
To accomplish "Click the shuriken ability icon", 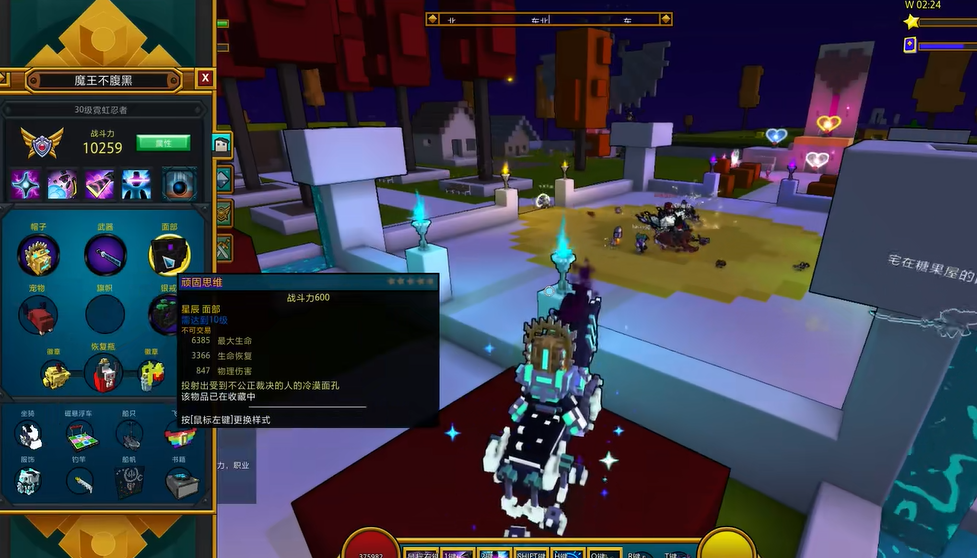I will click(x=27, y=184).
